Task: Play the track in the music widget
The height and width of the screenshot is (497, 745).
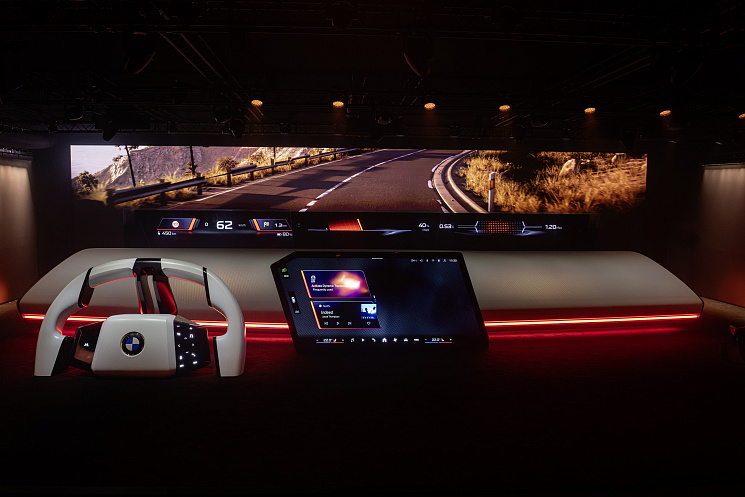Action: pyautogui.click(x=338, y=324)
